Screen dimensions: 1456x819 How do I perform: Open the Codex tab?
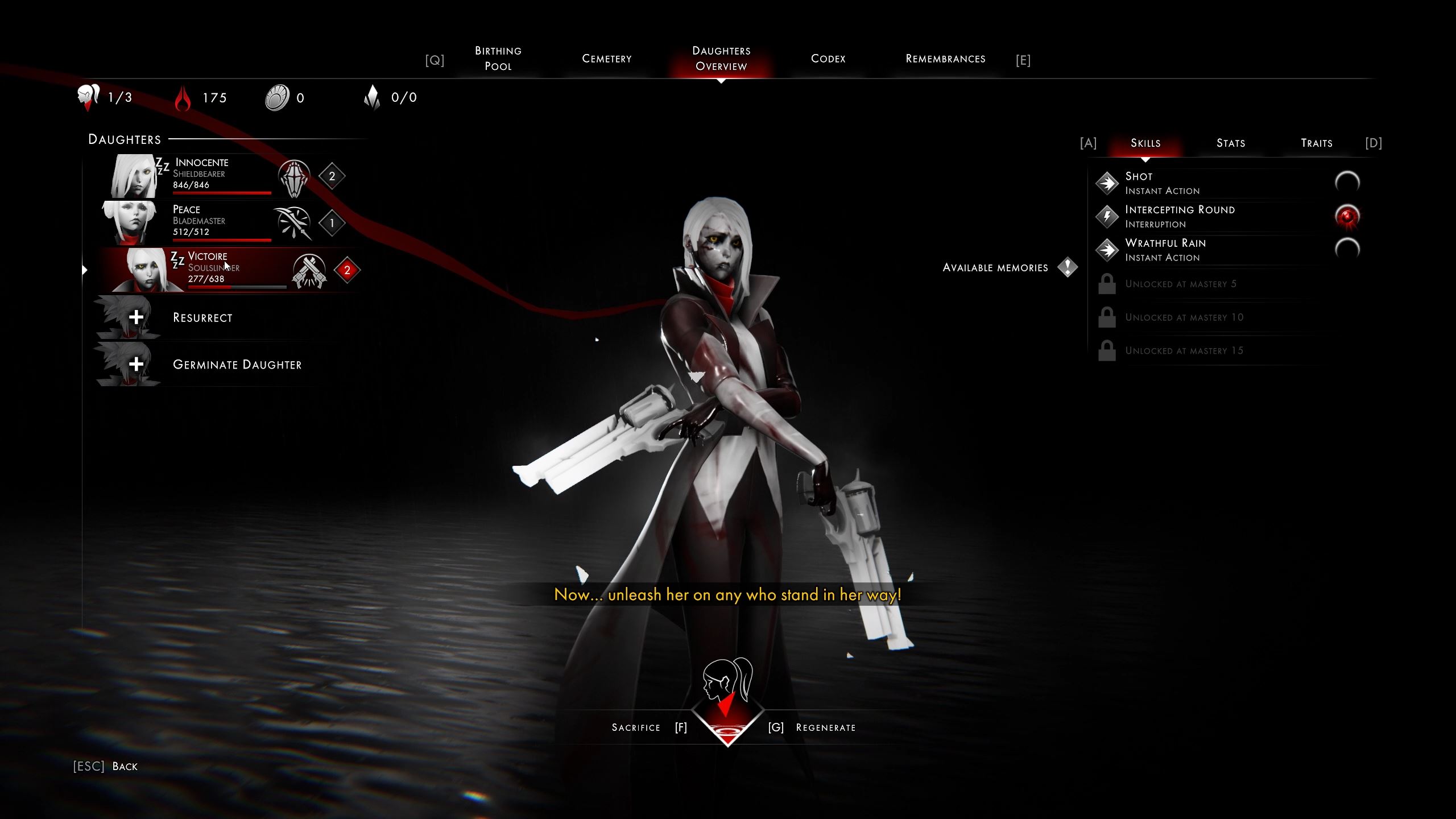tap(828, 59)
